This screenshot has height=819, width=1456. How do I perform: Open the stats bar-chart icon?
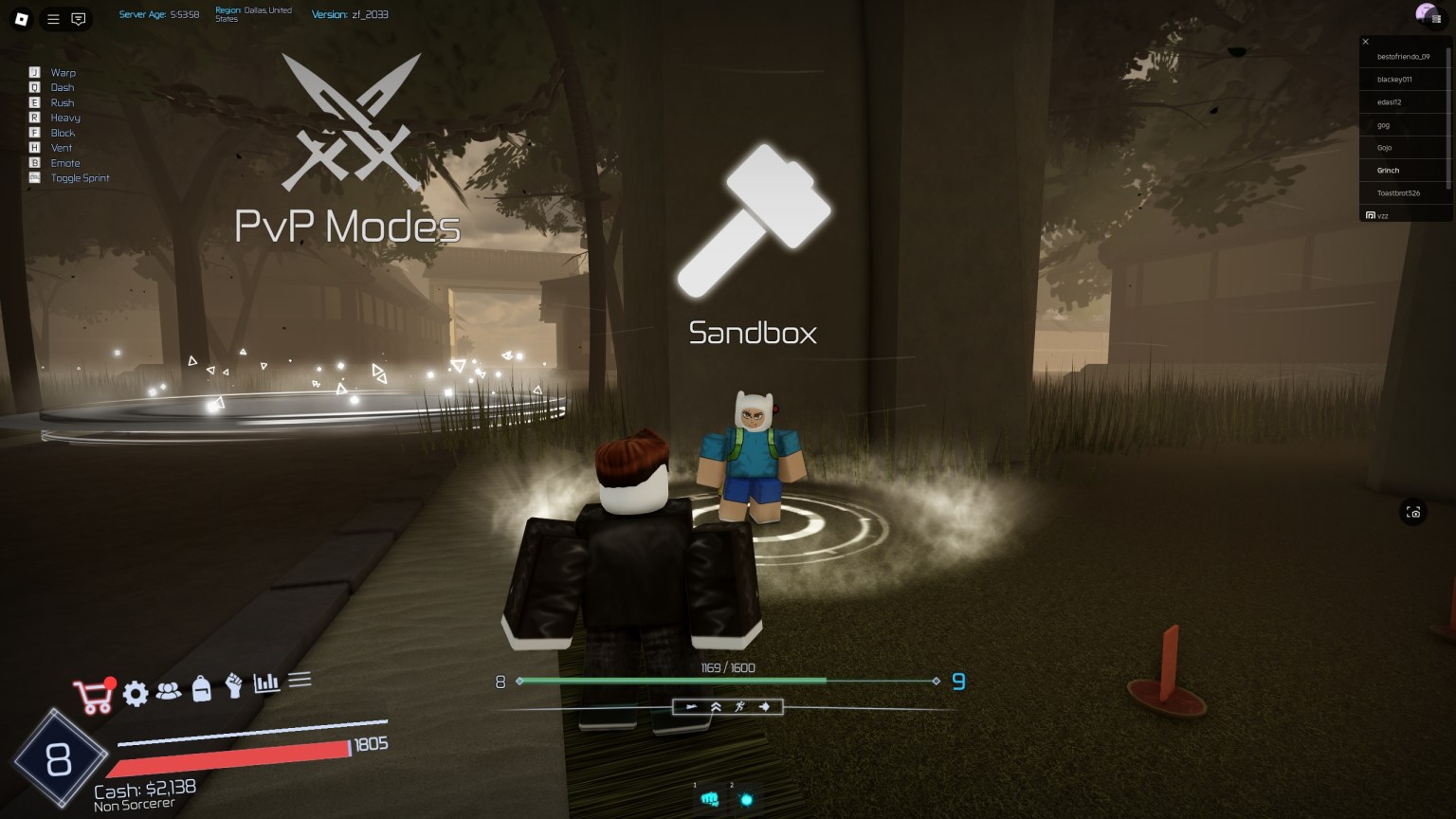tap(266, 682)
